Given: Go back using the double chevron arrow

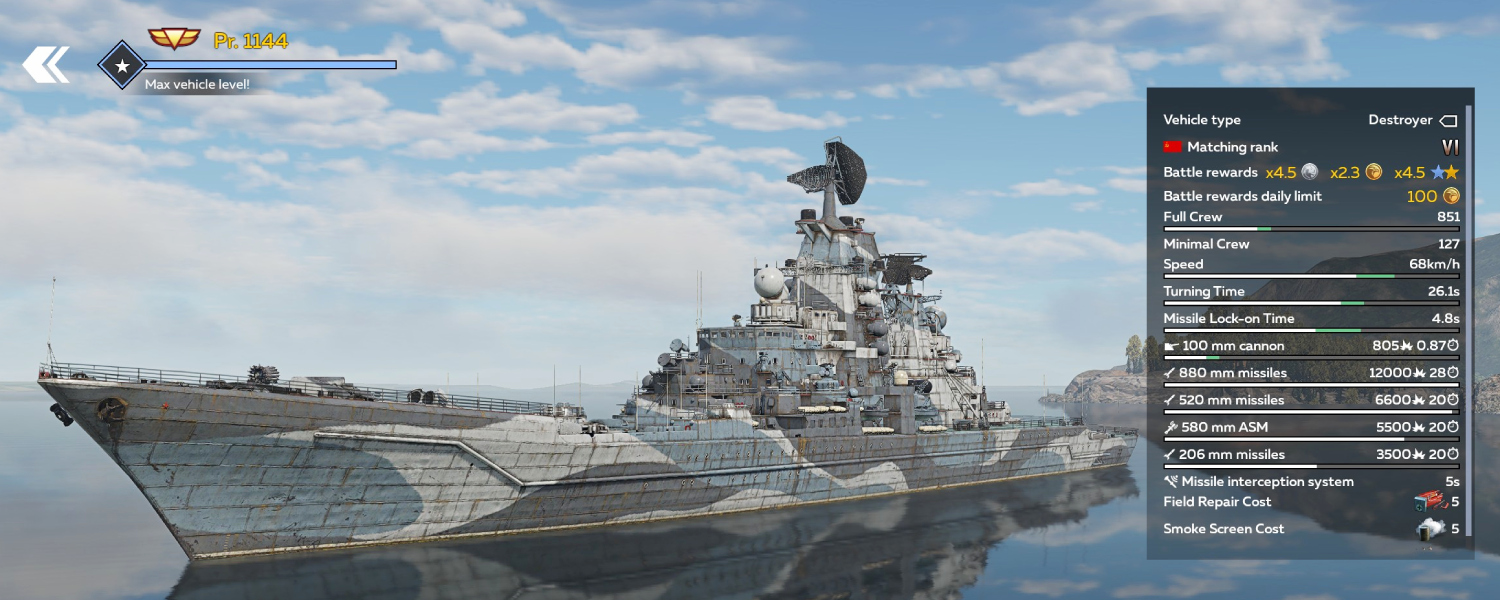Looking at the screenshot, I should (x=46, y=65).
